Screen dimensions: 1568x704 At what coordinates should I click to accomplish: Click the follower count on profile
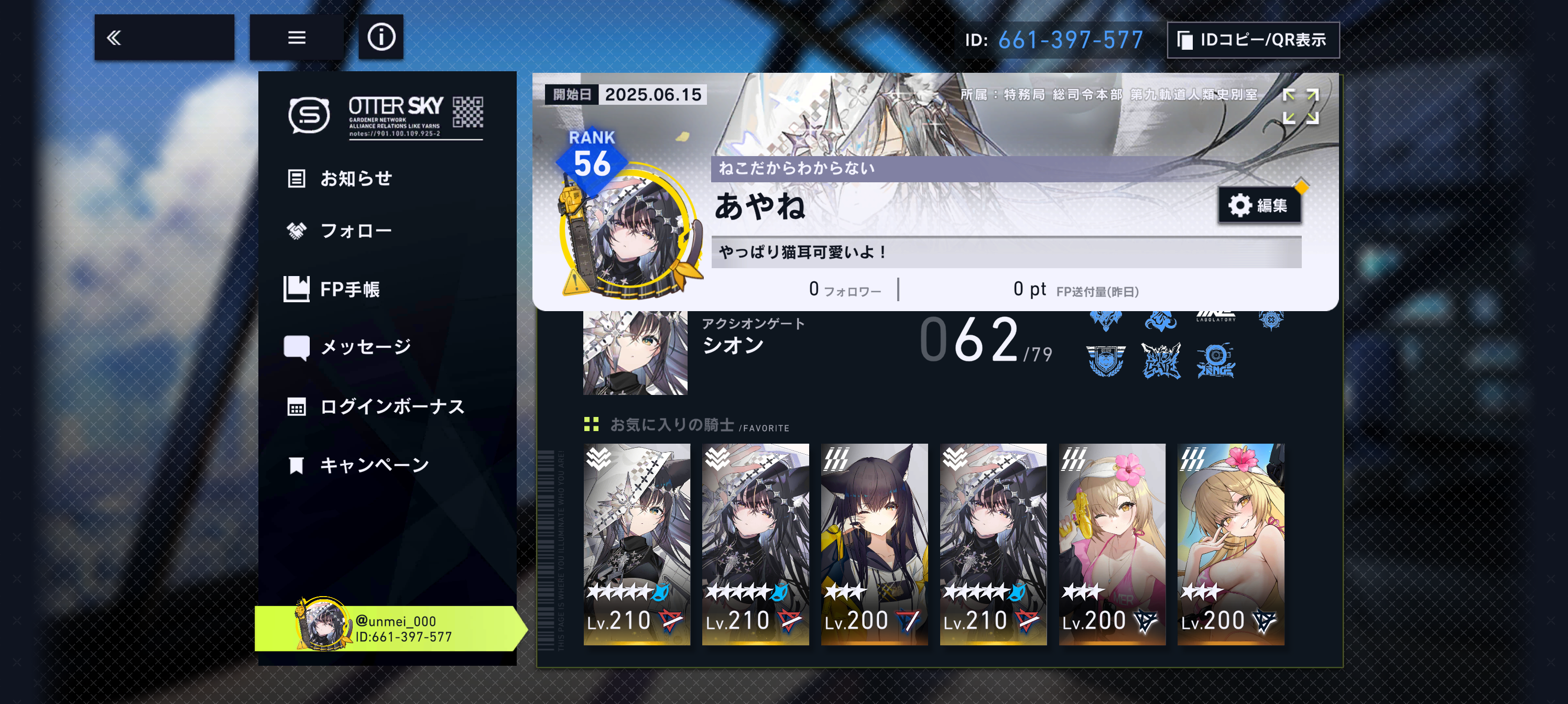point(844,290)
